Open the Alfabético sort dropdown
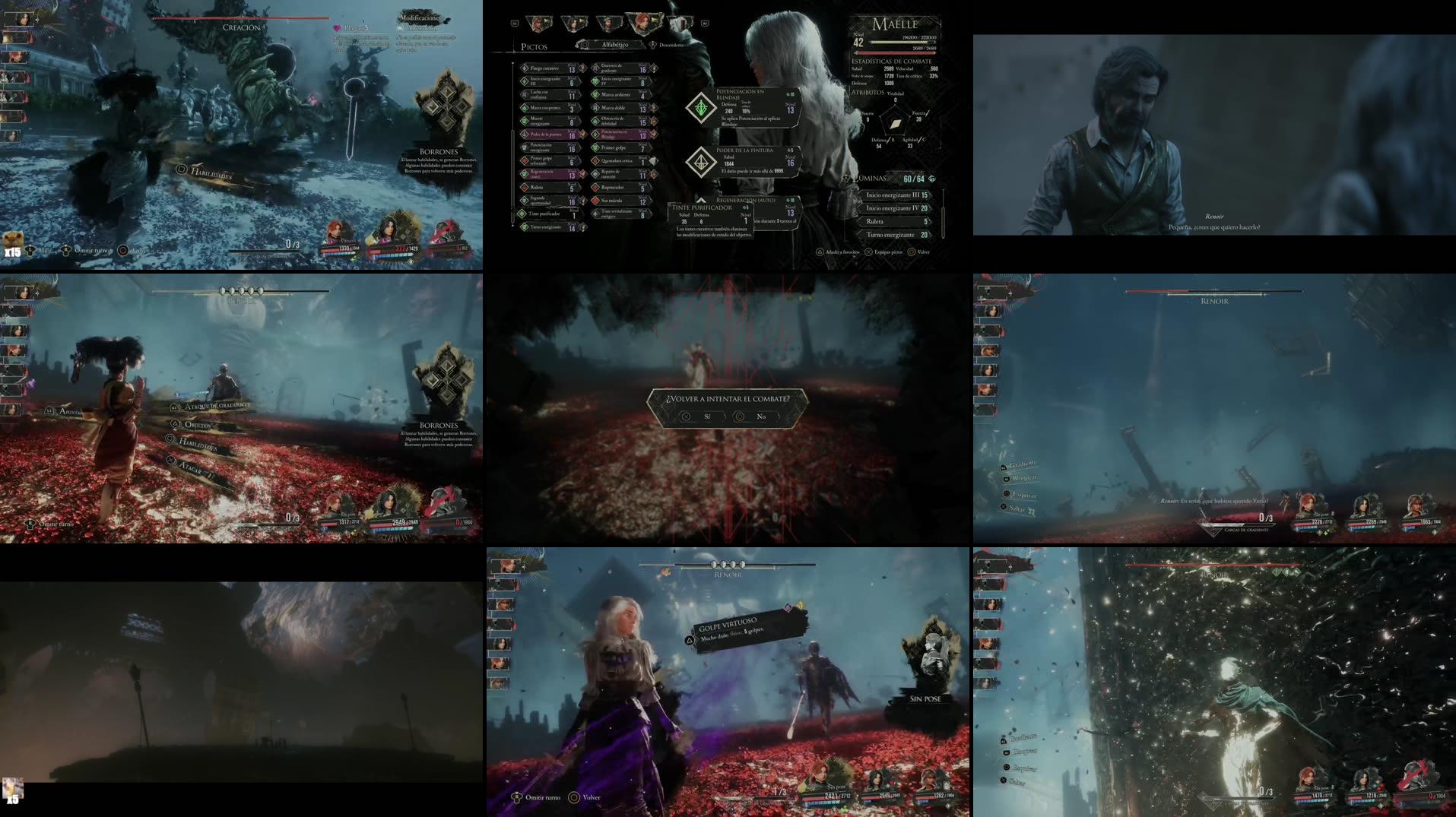Screen dimensions: 1456x817 [615, 44]
